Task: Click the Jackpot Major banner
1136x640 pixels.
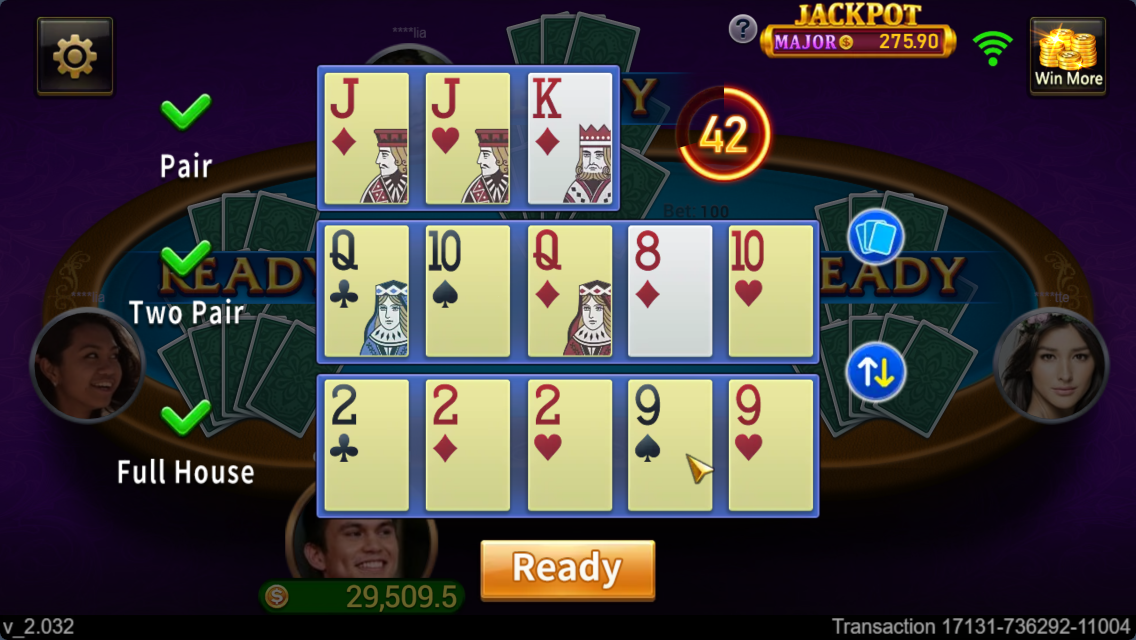Action: tap(858, 41)
